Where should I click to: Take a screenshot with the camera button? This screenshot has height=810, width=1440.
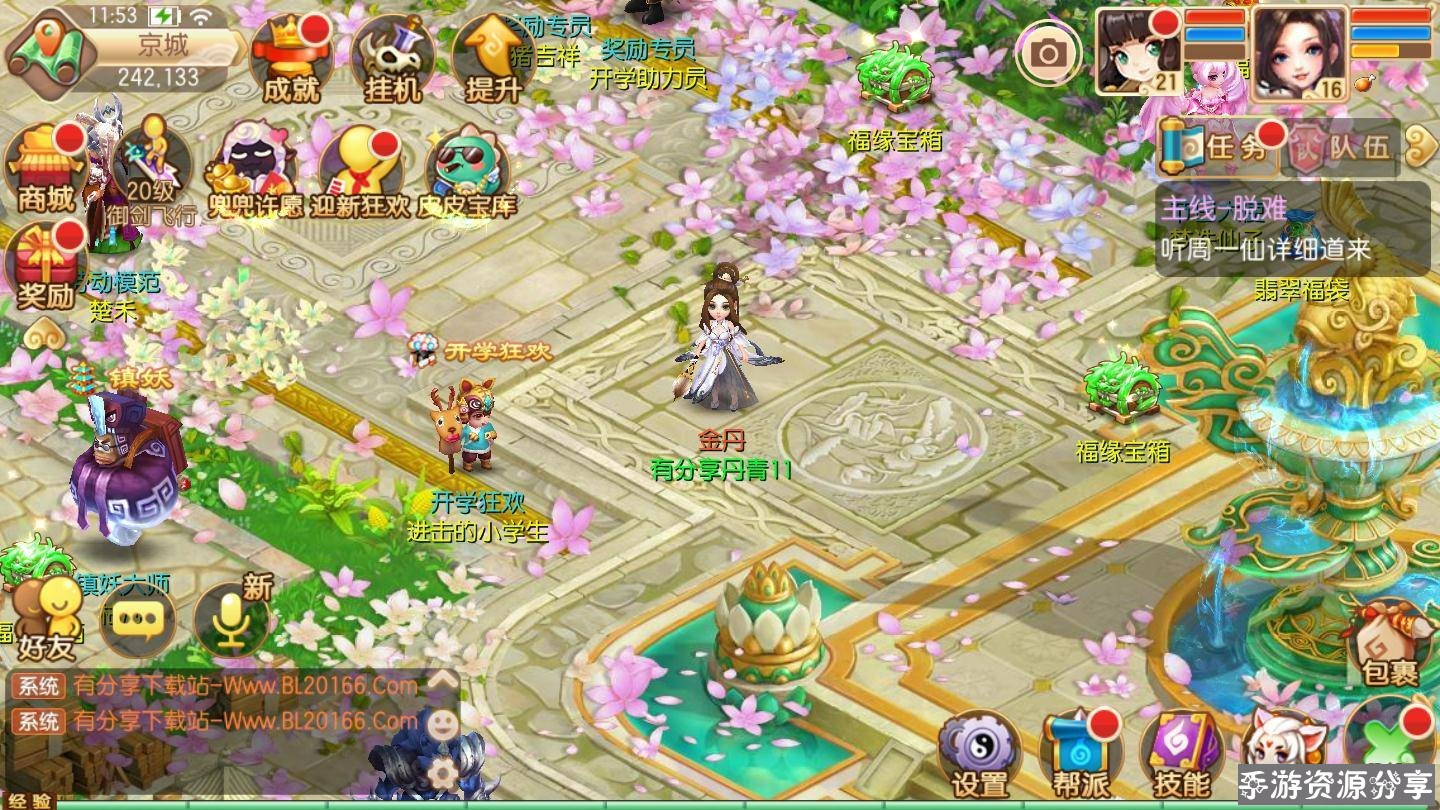1048,53
